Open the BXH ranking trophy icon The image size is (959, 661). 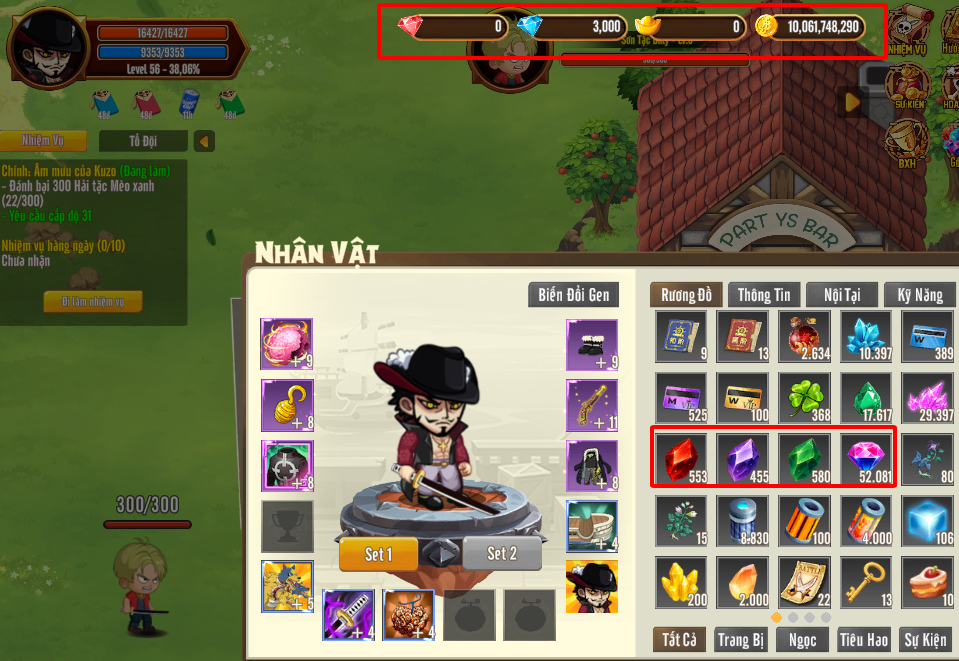click(907, 145)
